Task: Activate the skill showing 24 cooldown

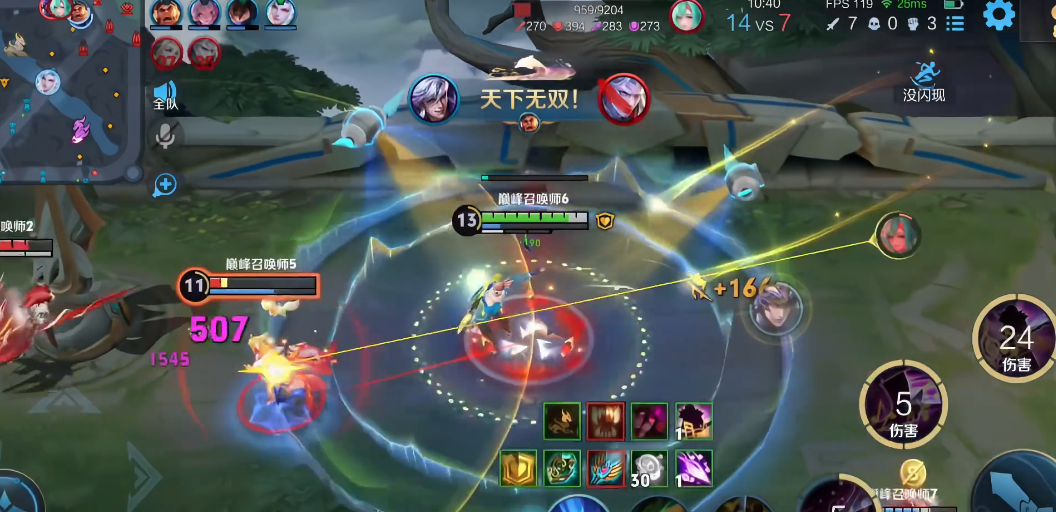Action: coord(1016,340)
